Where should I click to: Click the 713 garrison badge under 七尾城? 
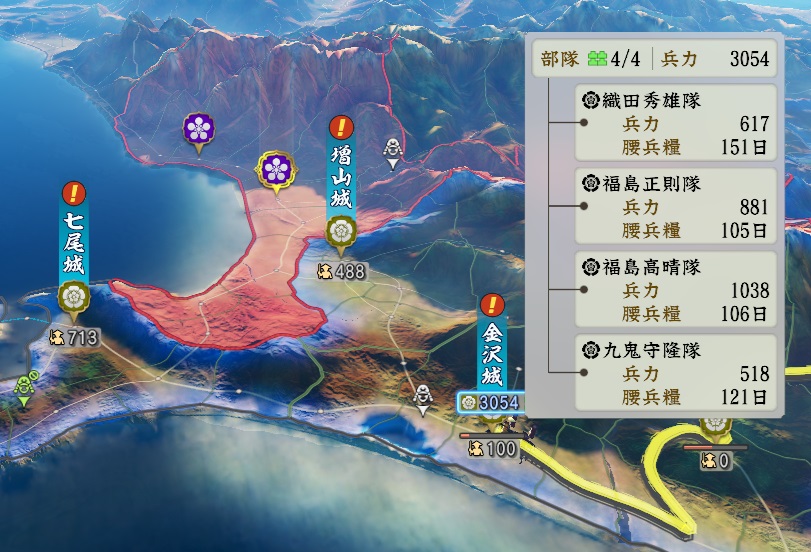(x=74, y=338)
